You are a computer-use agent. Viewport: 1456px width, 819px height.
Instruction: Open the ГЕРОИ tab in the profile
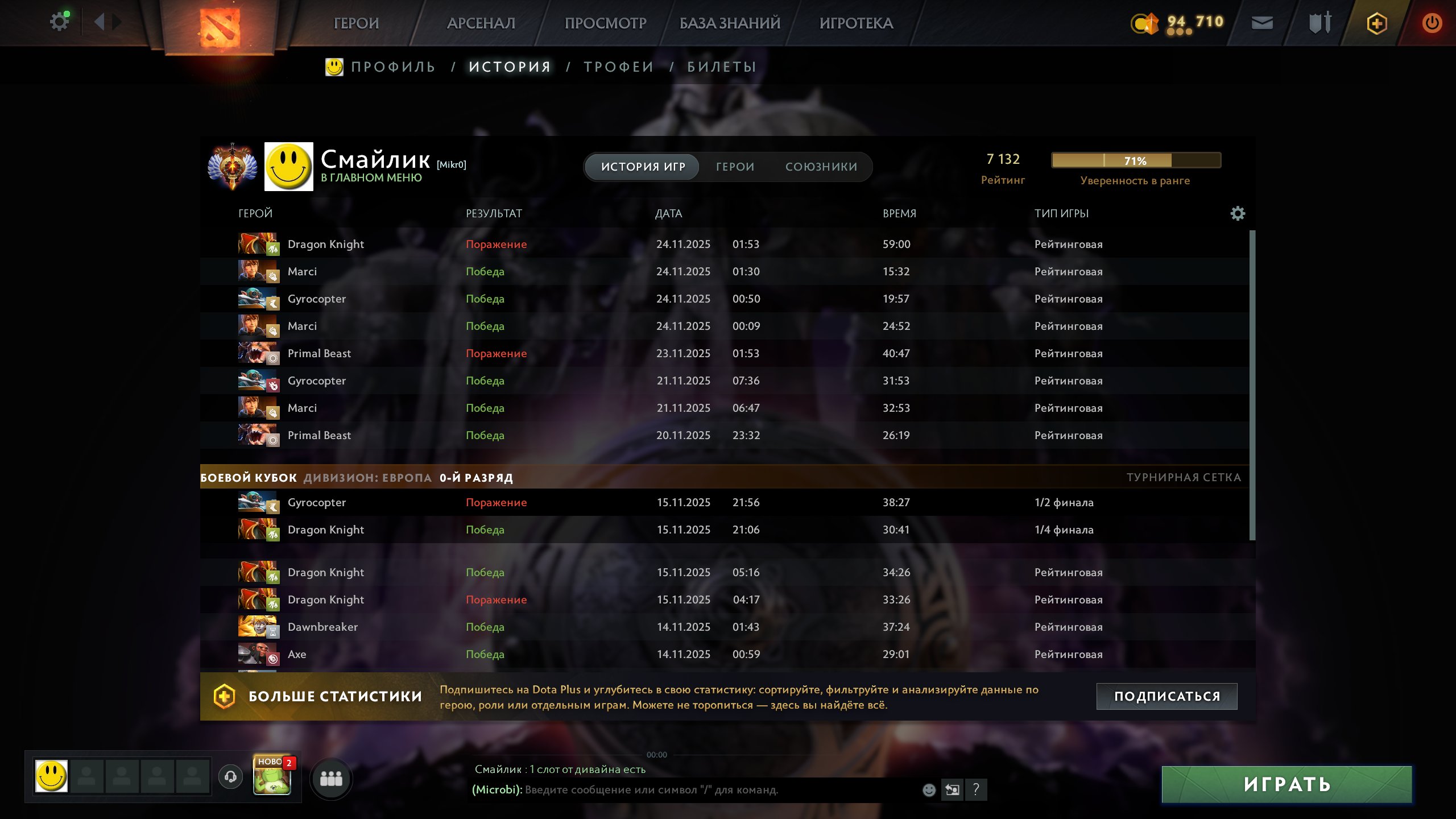point(735,167)
